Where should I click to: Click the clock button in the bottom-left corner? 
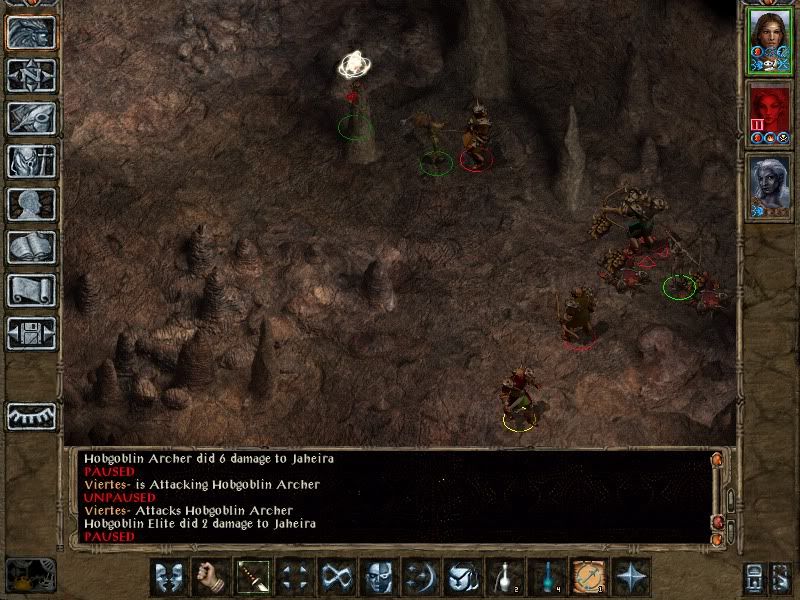coord(30,573)
